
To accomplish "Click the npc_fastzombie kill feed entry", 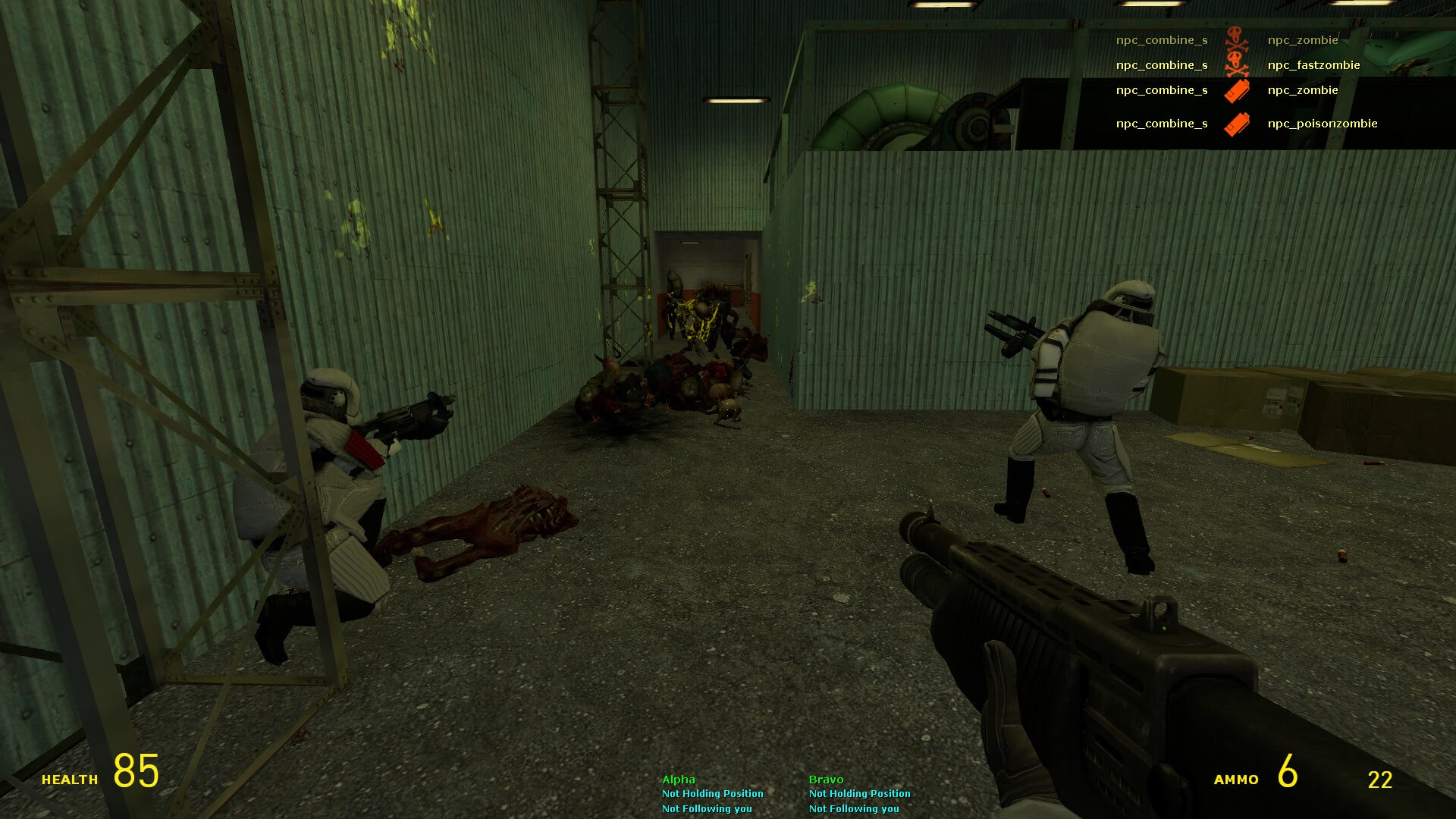I will click(1313, 65).
